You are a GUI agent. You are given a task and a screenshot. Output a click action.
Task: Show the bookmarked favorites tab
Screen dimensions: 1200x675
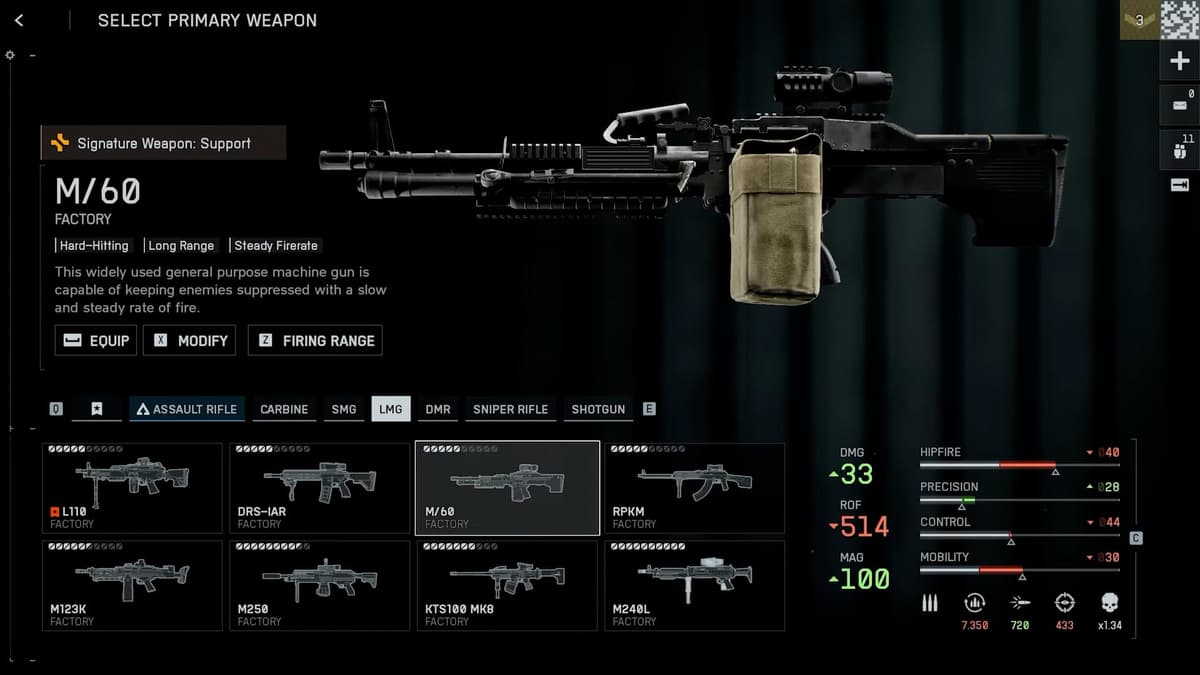97,409
